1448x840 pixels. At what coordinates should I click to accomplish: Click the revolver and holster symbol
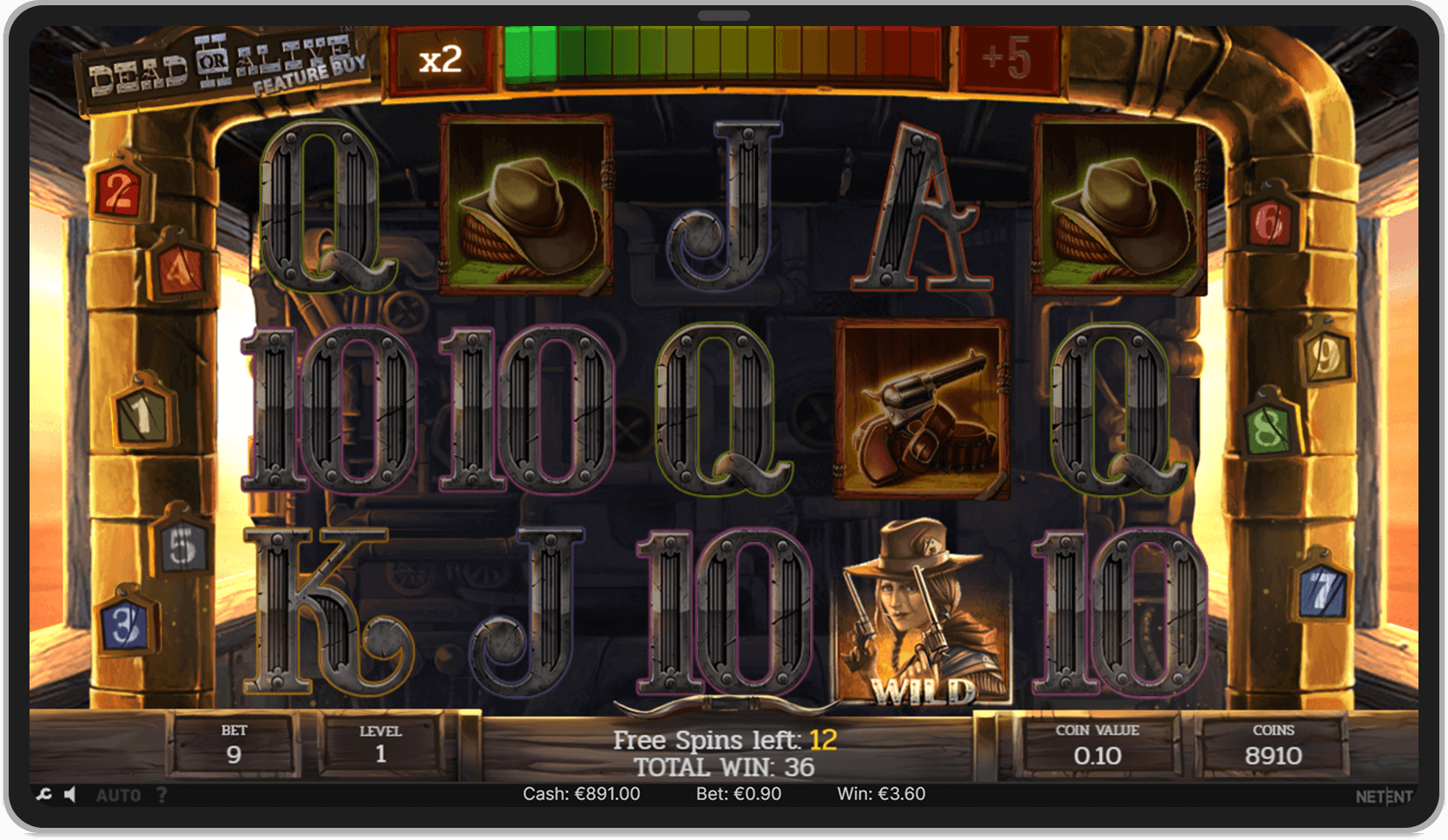tap(922, 408)
